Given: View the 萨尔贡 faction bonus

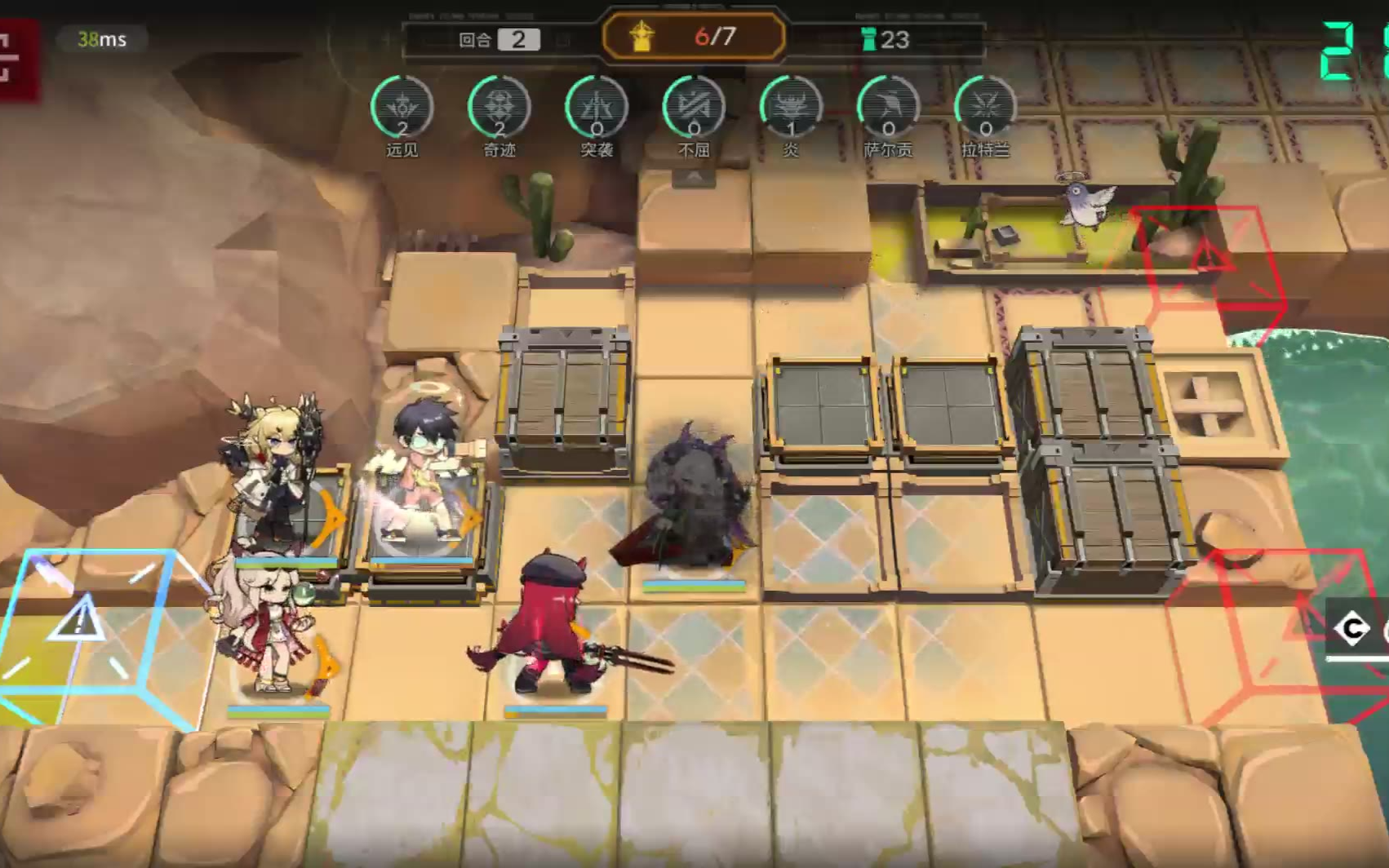Looking at the screenshot, I should [888, 108].
